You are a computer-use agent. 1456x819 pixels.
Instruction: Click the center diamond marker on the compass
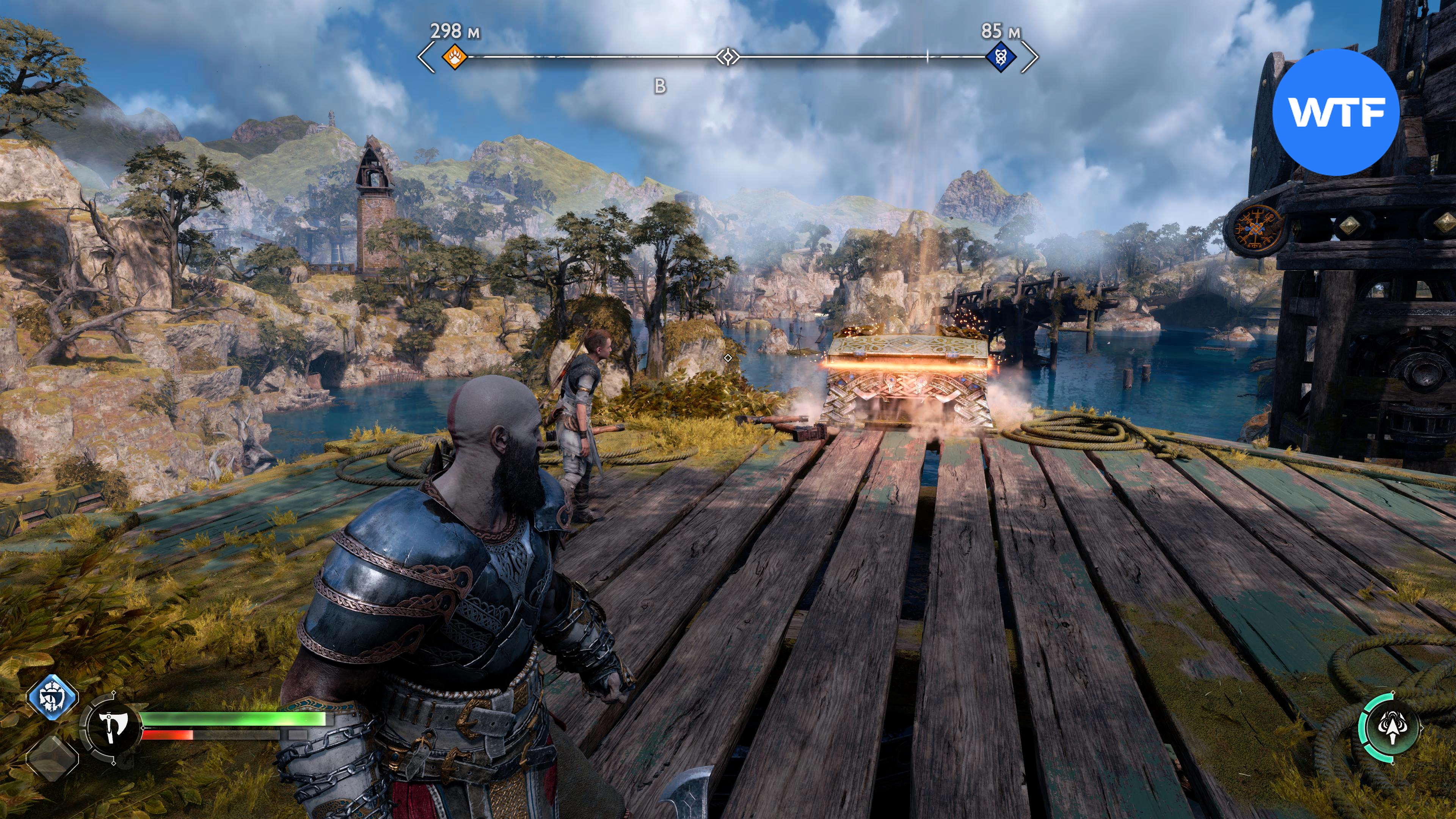click(728, 57)
